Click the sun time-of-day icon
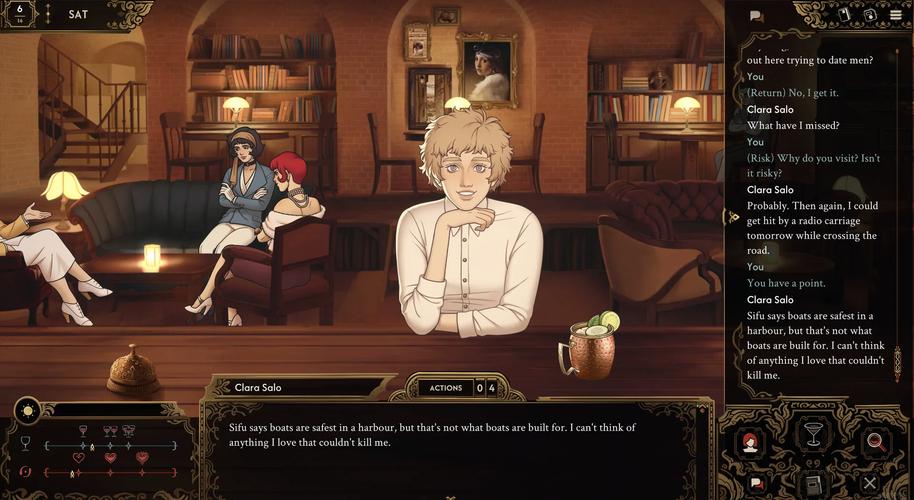This screenshot has width=914, height=500. (x=27, y=409)
